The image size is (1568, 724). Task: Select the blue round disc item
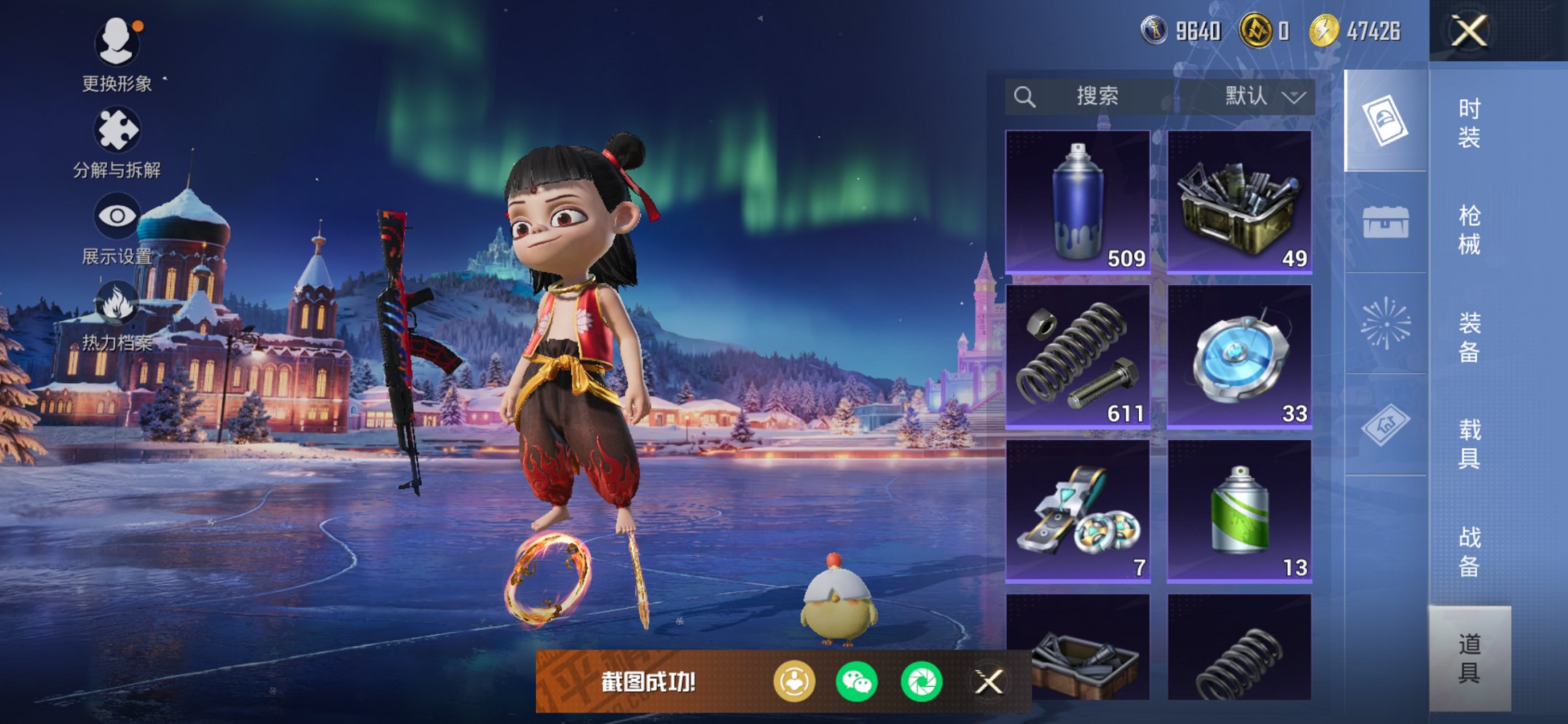pyautogui.click(x=1239, y=356)
